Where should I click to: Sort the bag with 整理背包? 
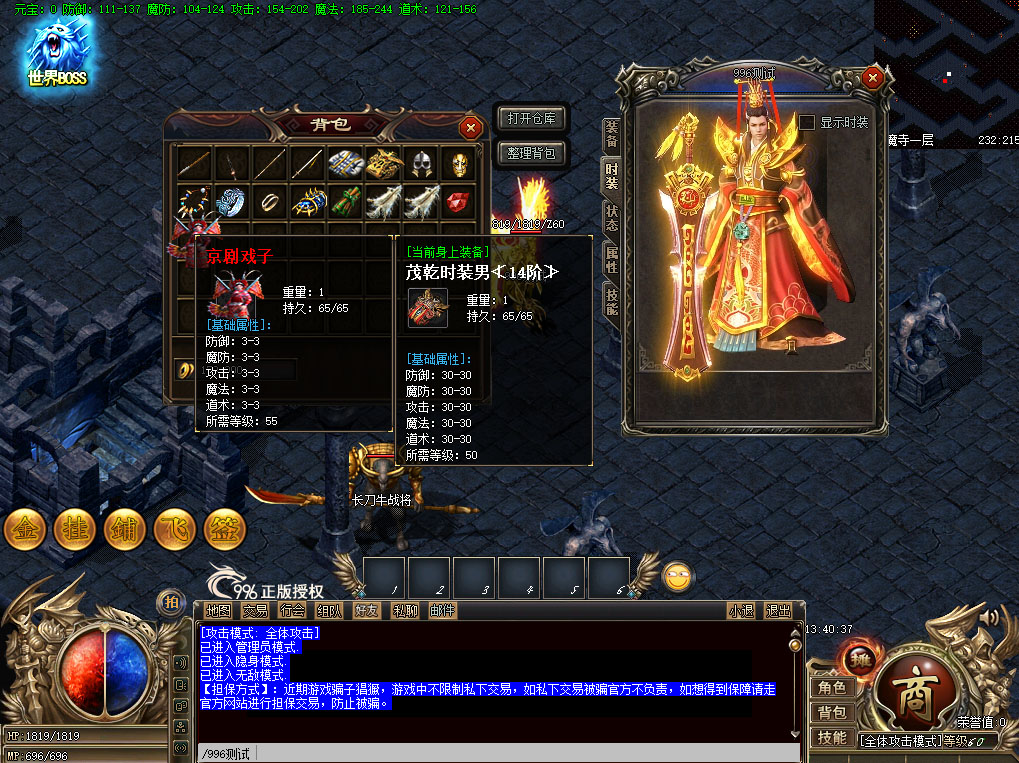pos(531,154)
